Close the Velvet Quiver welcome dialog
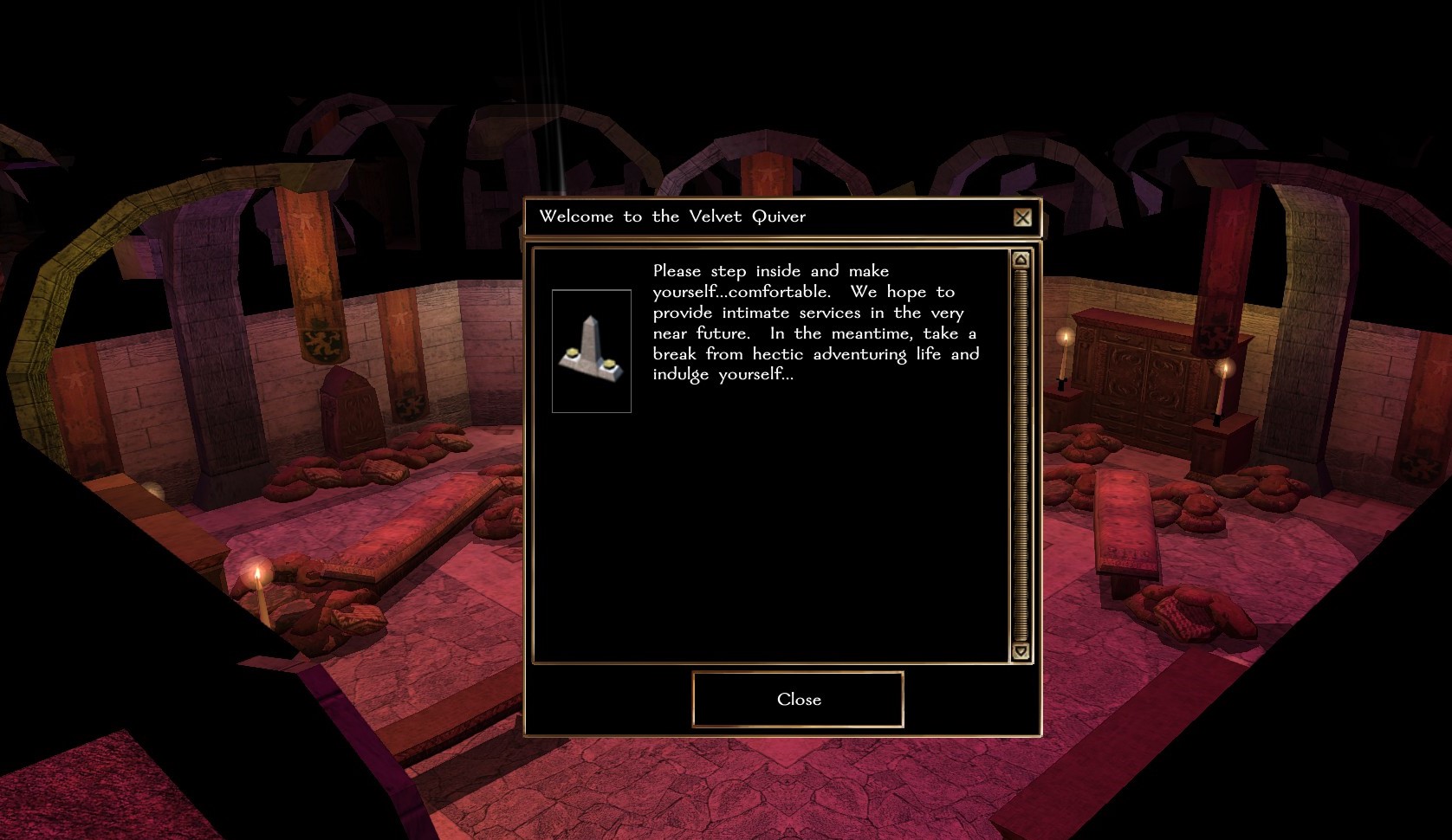 [798, 699]
